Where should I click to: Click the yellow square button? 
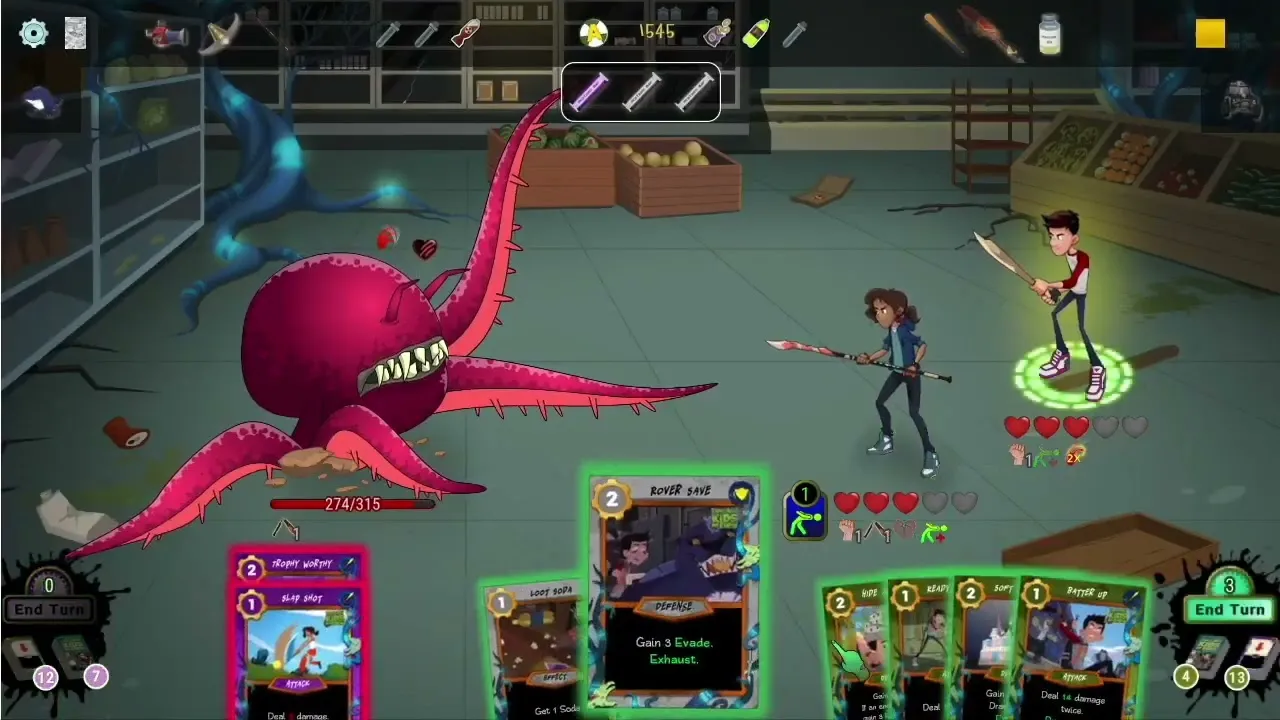click(x=1210, y=34)
